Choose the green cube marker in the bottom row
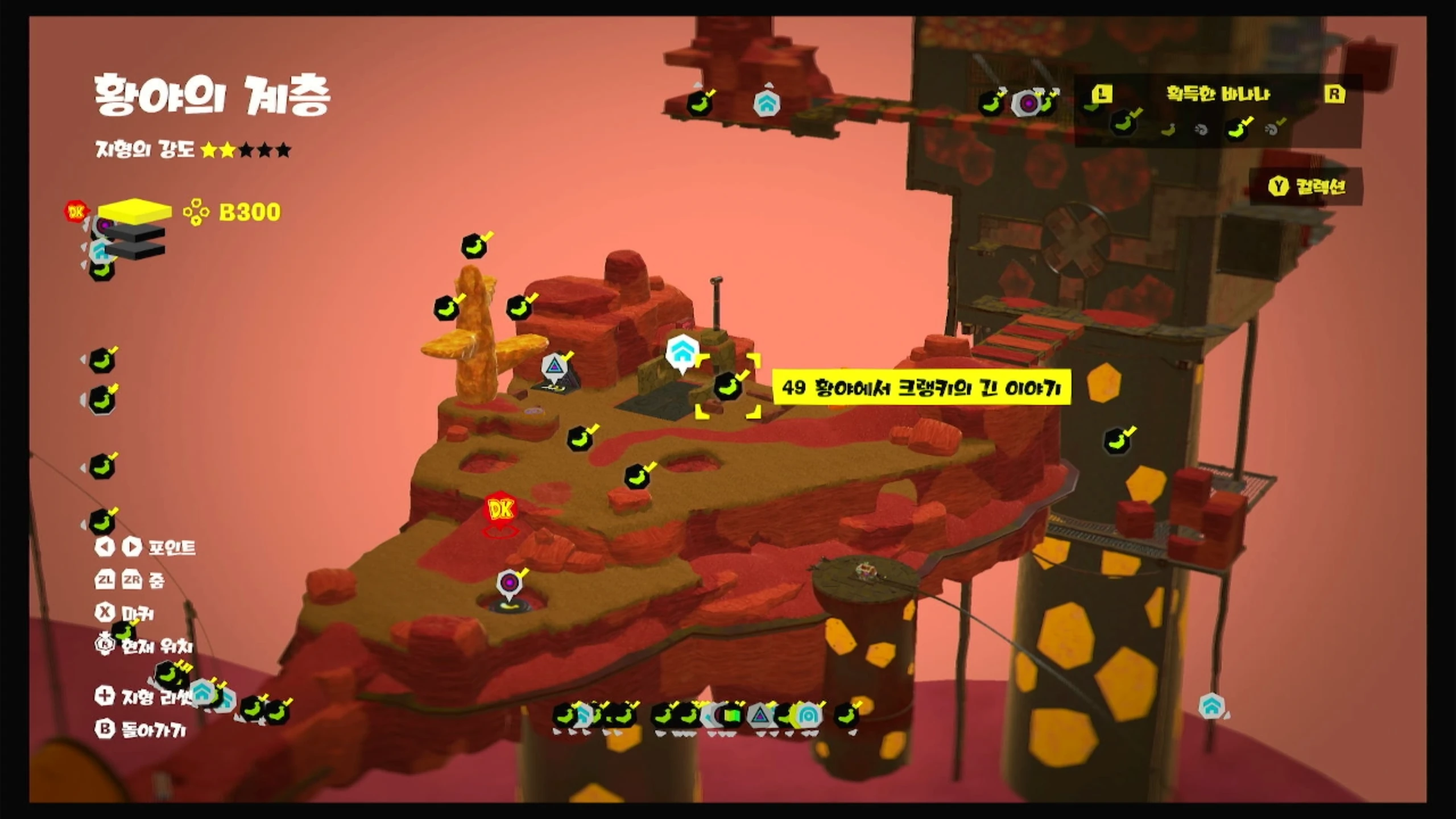The height and width of the screenshot is (819, 1456). [733, 715]
